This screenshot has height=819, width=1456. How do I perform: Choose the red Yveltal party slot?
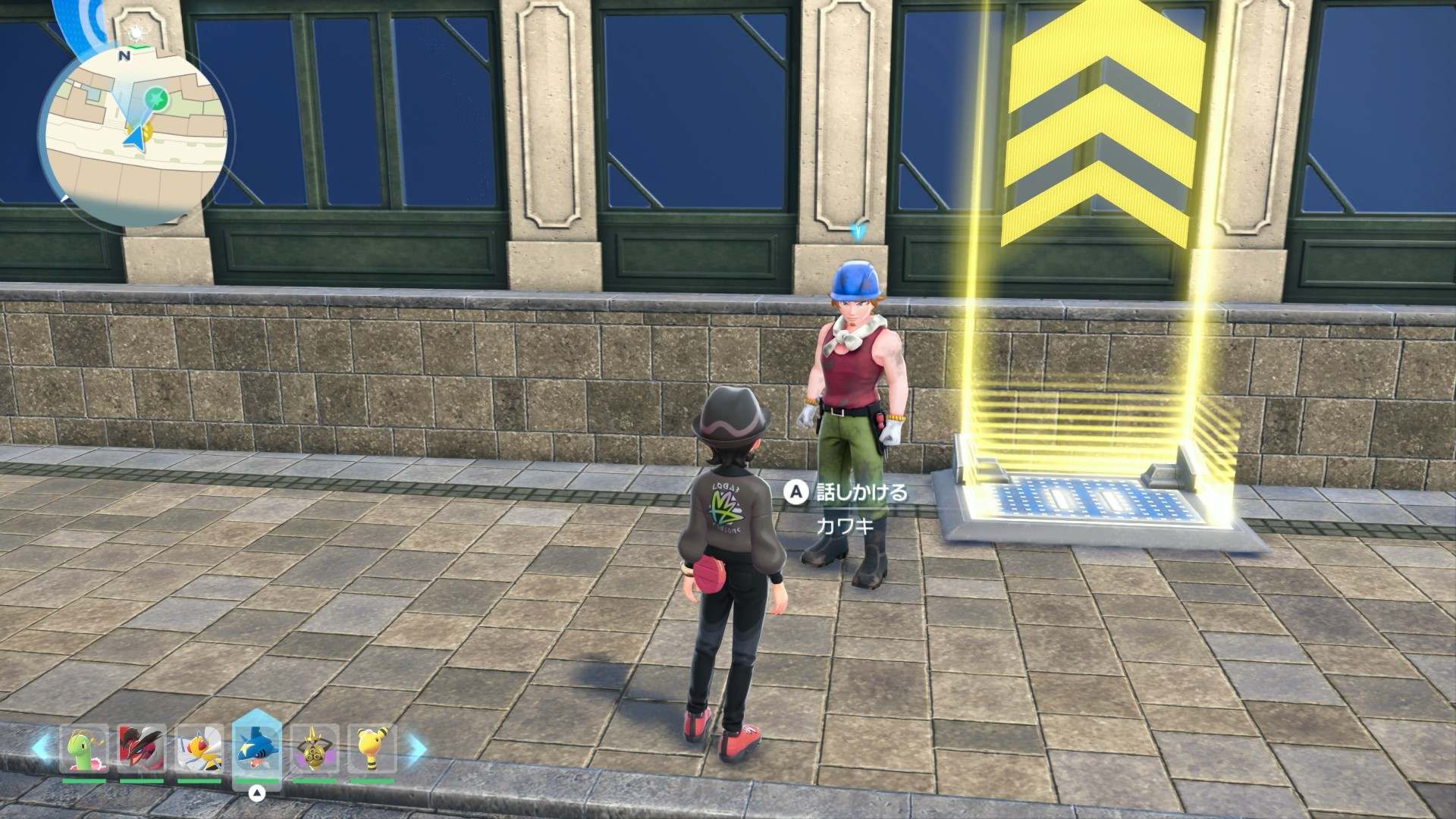pyautogui.click(x=141, y=749)
